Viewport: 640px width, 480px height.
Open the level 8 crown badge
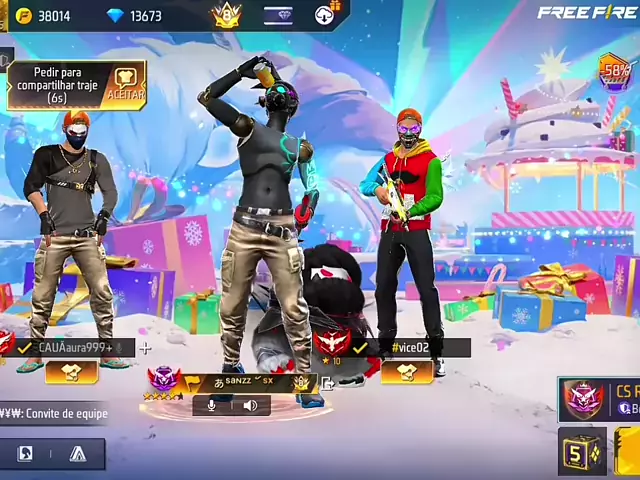click(x=226, y=15)
